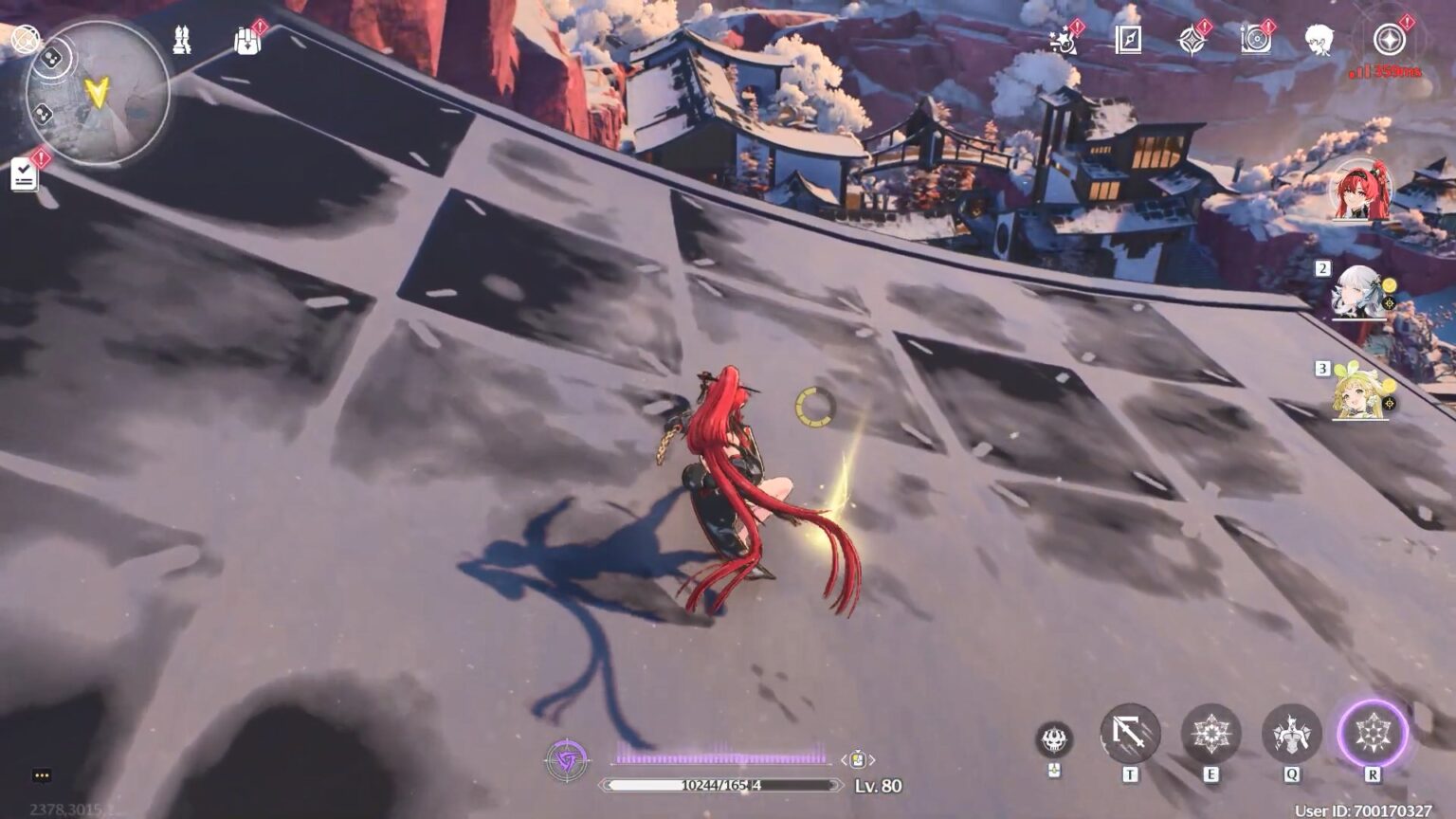Activate the armored figure echo ability
The width and height of the screenshot is (1456, 819).
[1291, 734]
